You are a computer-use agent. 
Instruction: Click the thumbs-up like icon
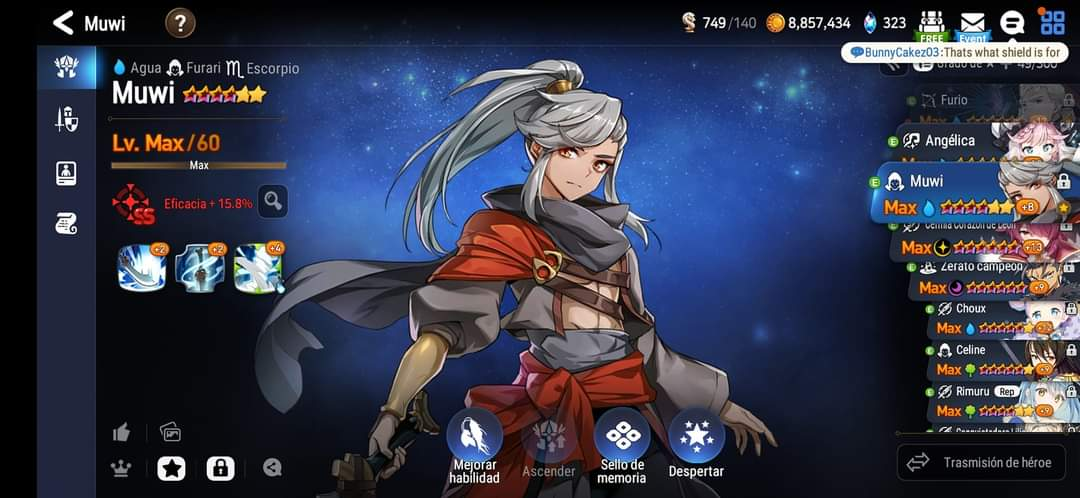[x=122, y=432]
